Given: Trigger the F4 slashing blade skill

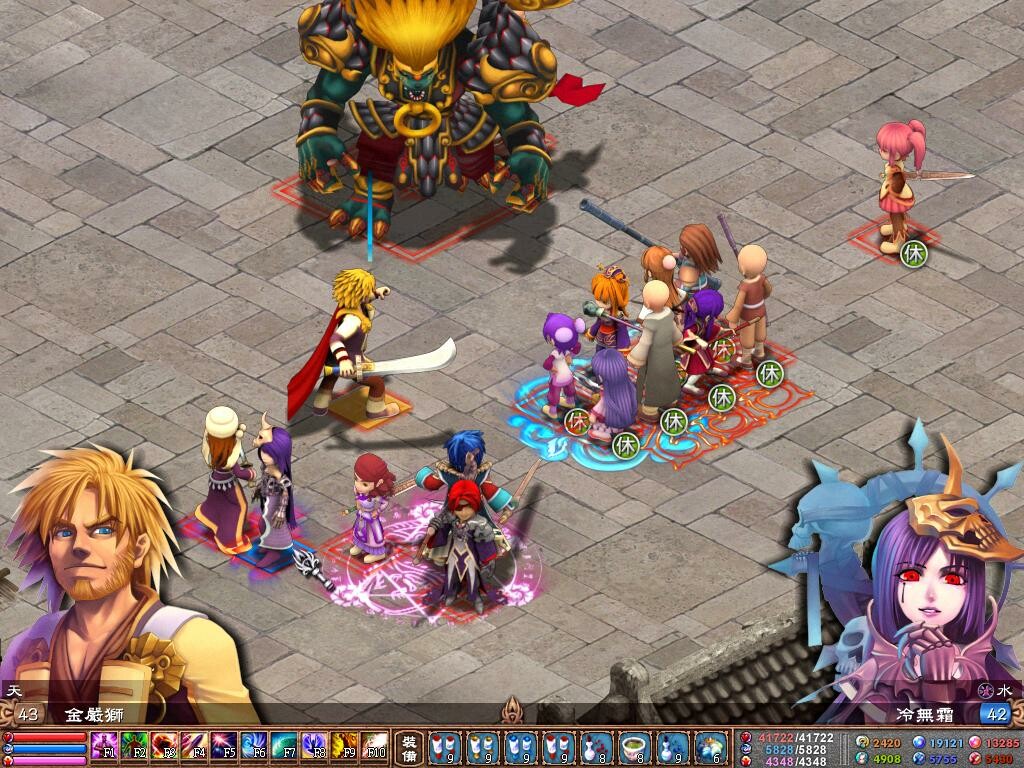Looking at the screenshot, I should point(194,745).
